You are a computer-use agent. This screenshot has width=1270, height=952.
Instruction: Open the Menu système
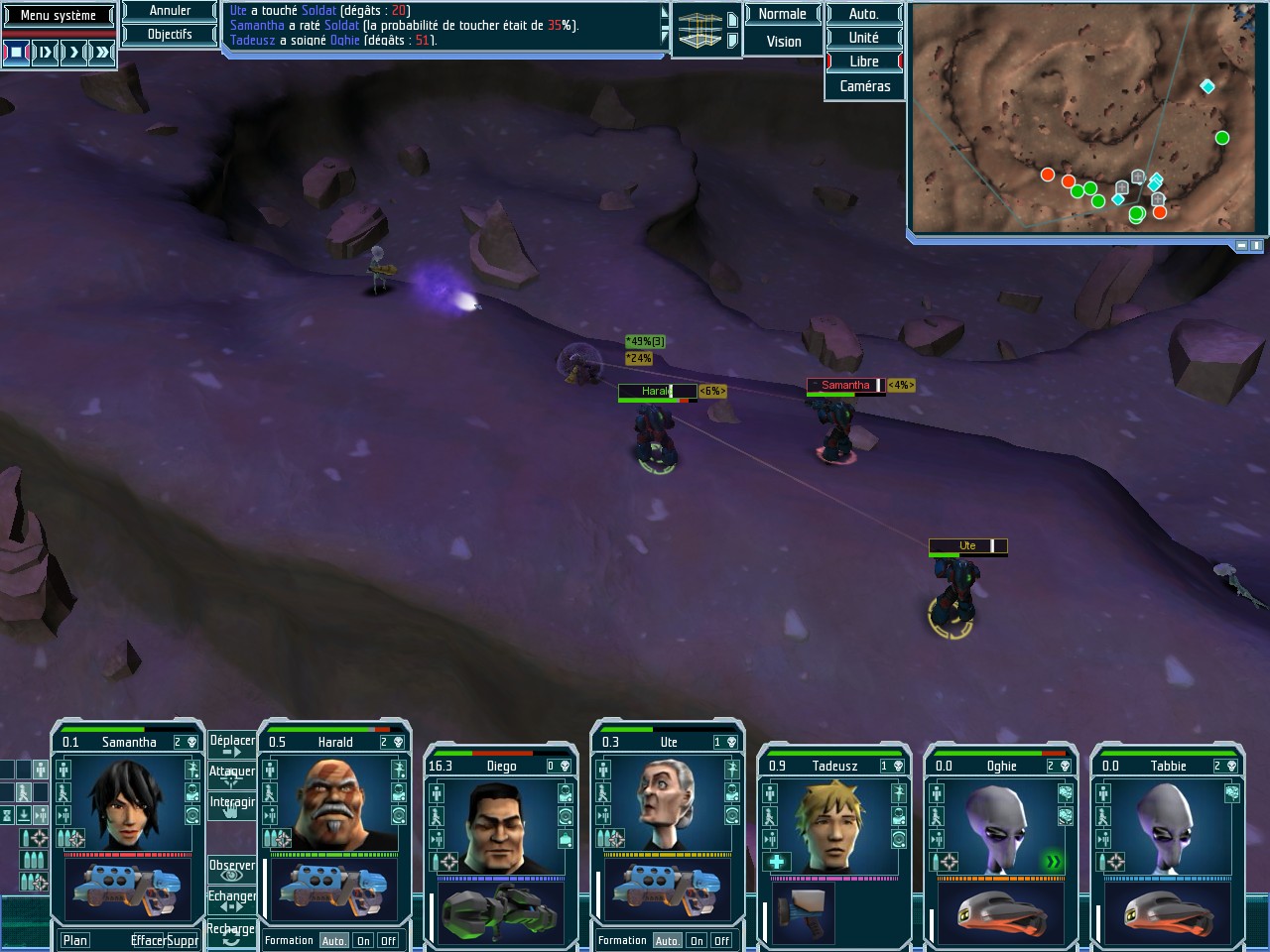pos(59,15)
